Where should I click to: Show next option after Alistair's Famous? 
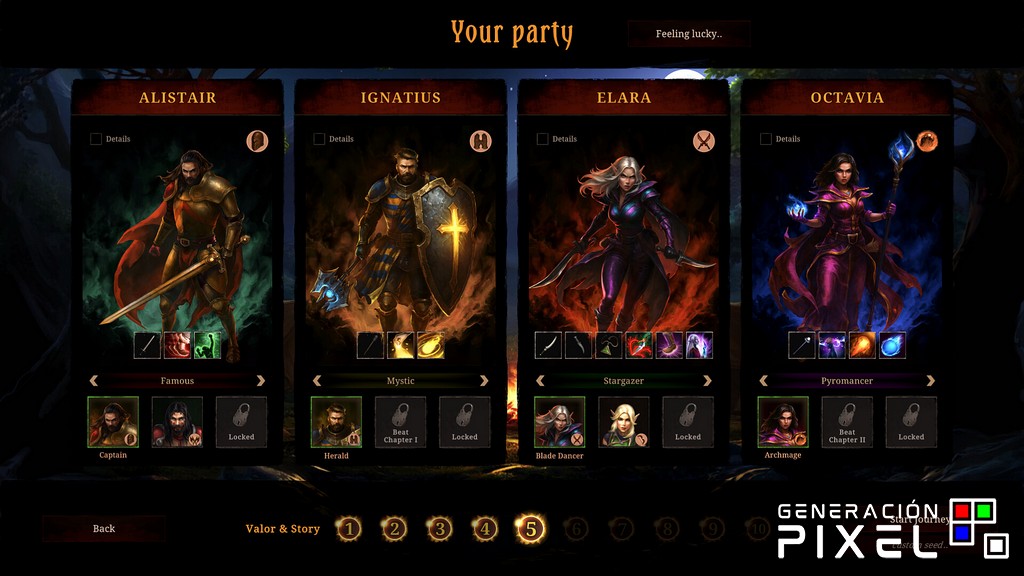point(261,381)
